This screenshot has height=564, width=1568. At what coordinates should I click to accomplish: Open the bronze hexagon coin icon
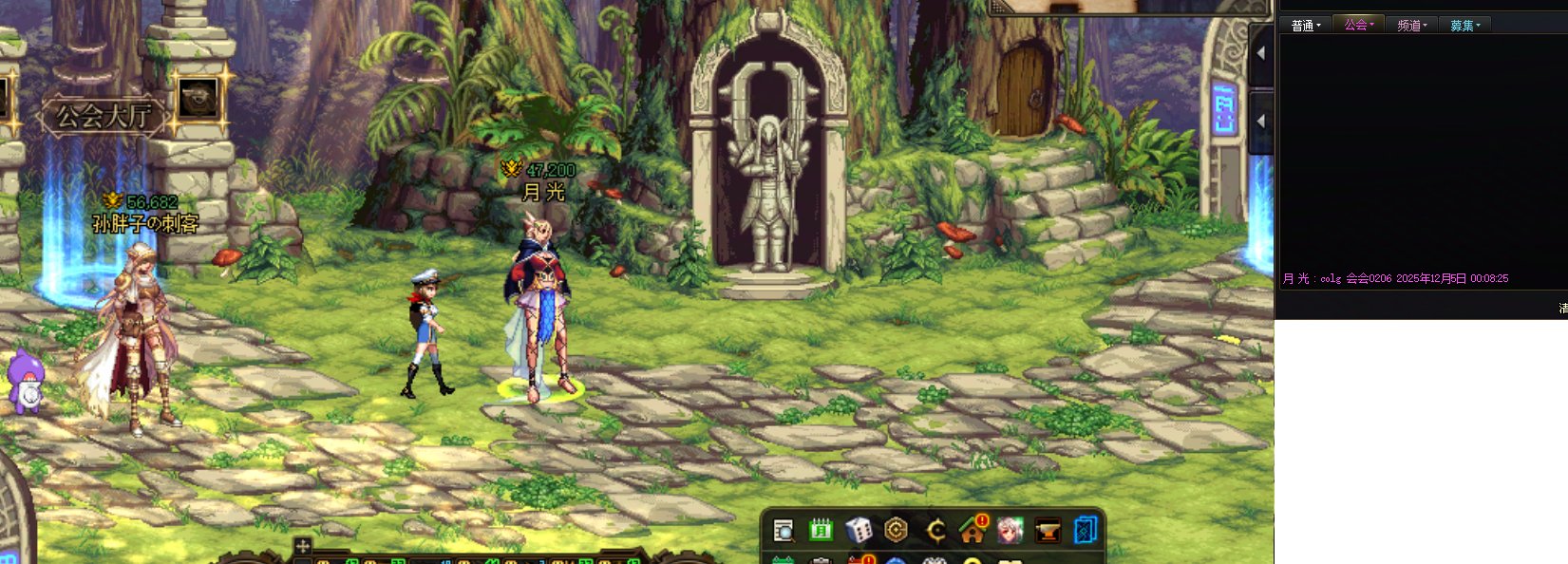(x=896, y=530)
